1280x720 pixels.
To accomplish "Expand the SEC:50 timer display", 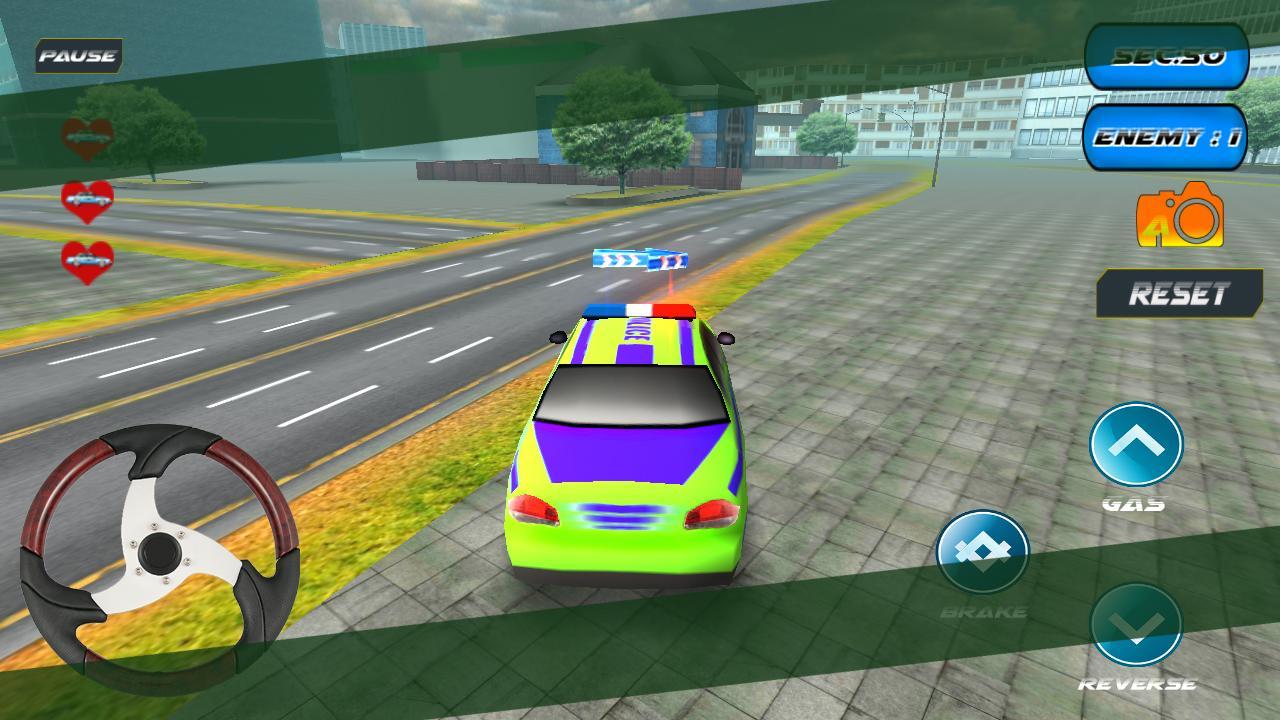I will pos(1168,59).
